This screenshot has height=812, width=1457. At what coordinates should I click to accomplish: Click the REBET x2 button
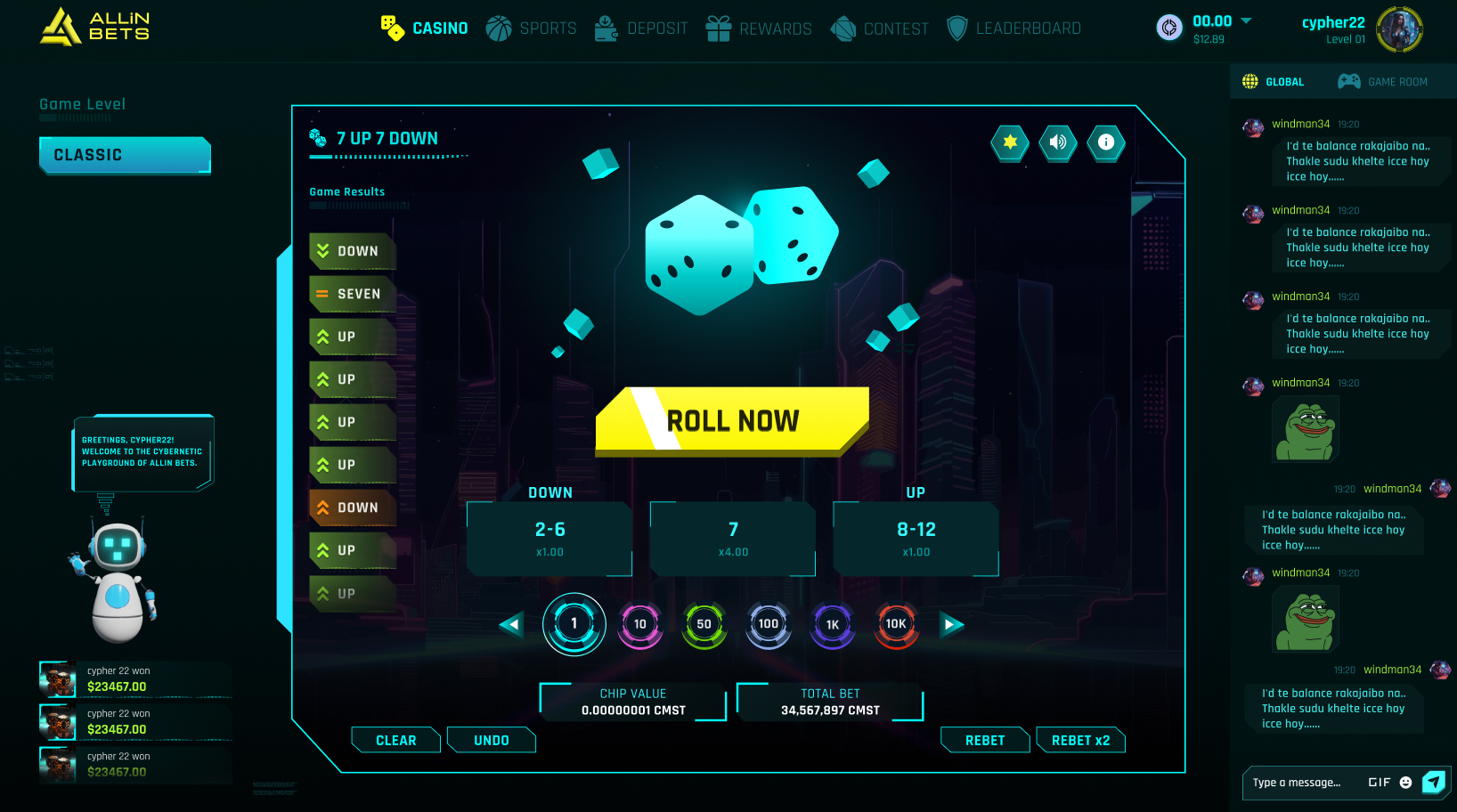(x=1080, y=740)
